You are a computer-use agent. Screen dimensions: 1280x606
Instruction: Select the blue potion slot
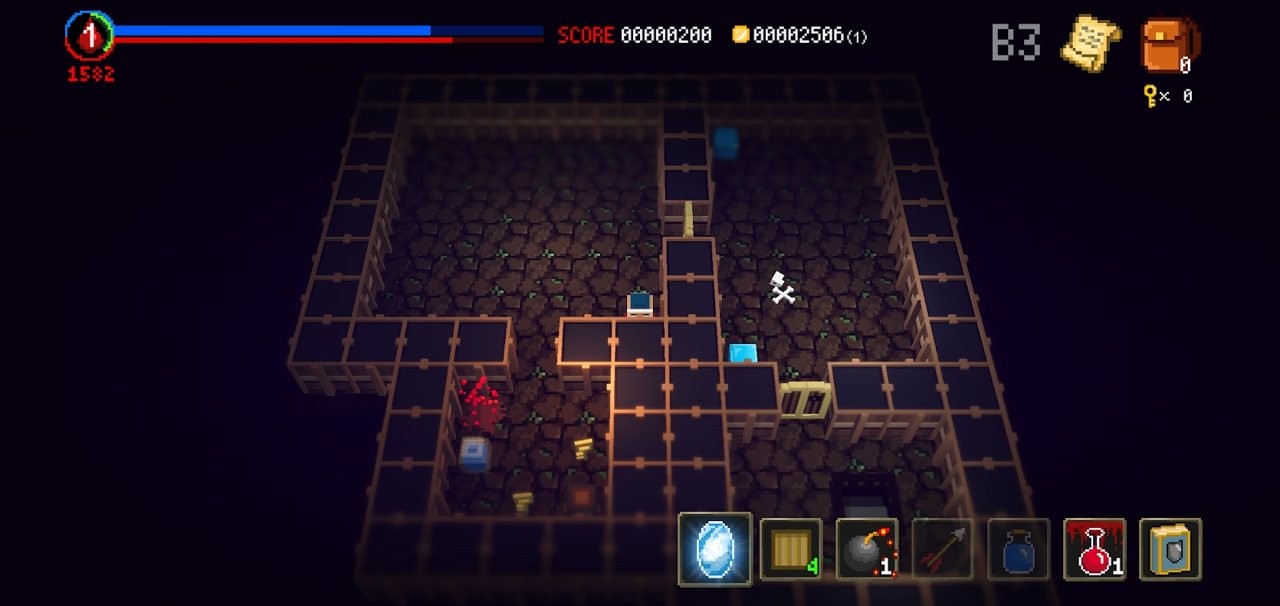pos(1019,549)
